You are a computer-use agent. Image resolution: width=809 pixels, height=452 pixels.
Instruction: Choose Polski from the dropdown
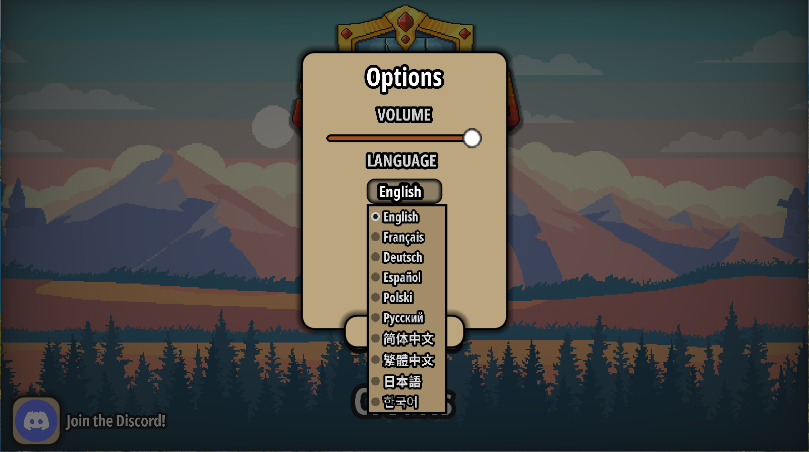point(398,297)
